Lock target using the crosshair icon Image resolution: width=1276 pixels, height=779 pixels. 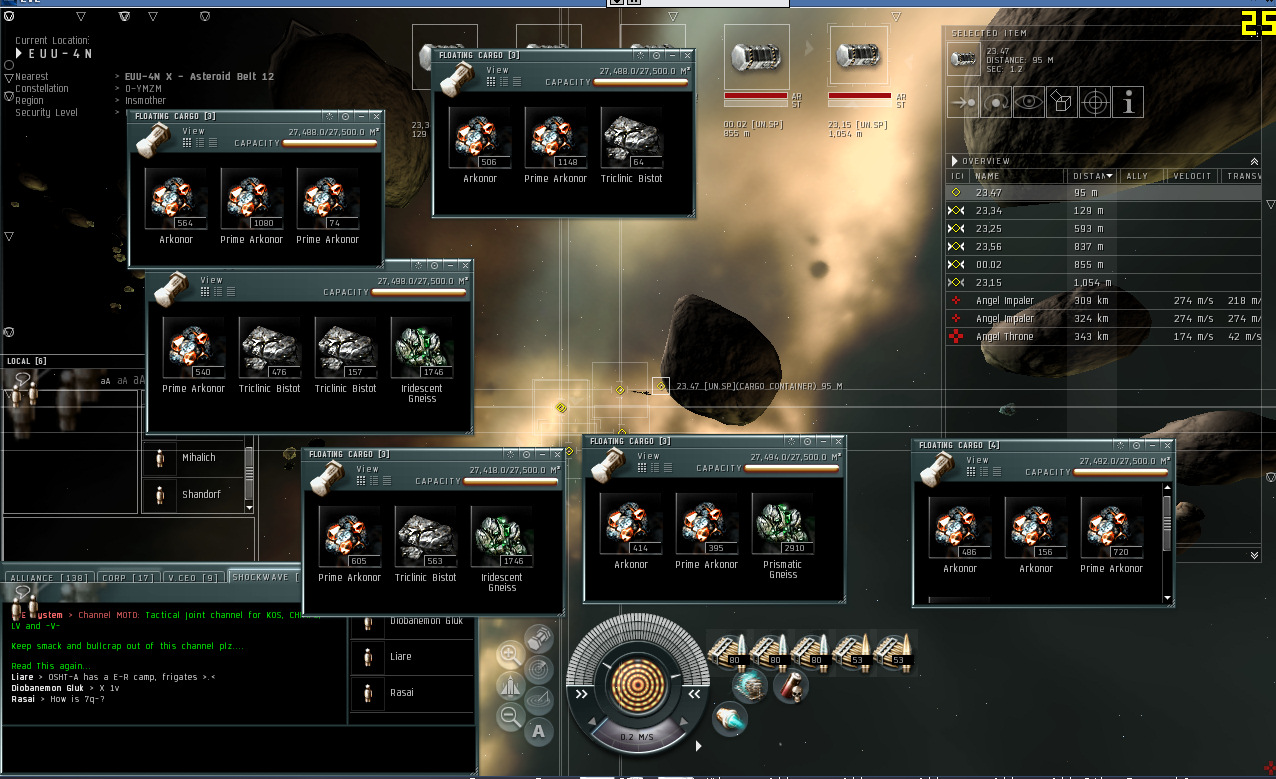coord(1095,102)
